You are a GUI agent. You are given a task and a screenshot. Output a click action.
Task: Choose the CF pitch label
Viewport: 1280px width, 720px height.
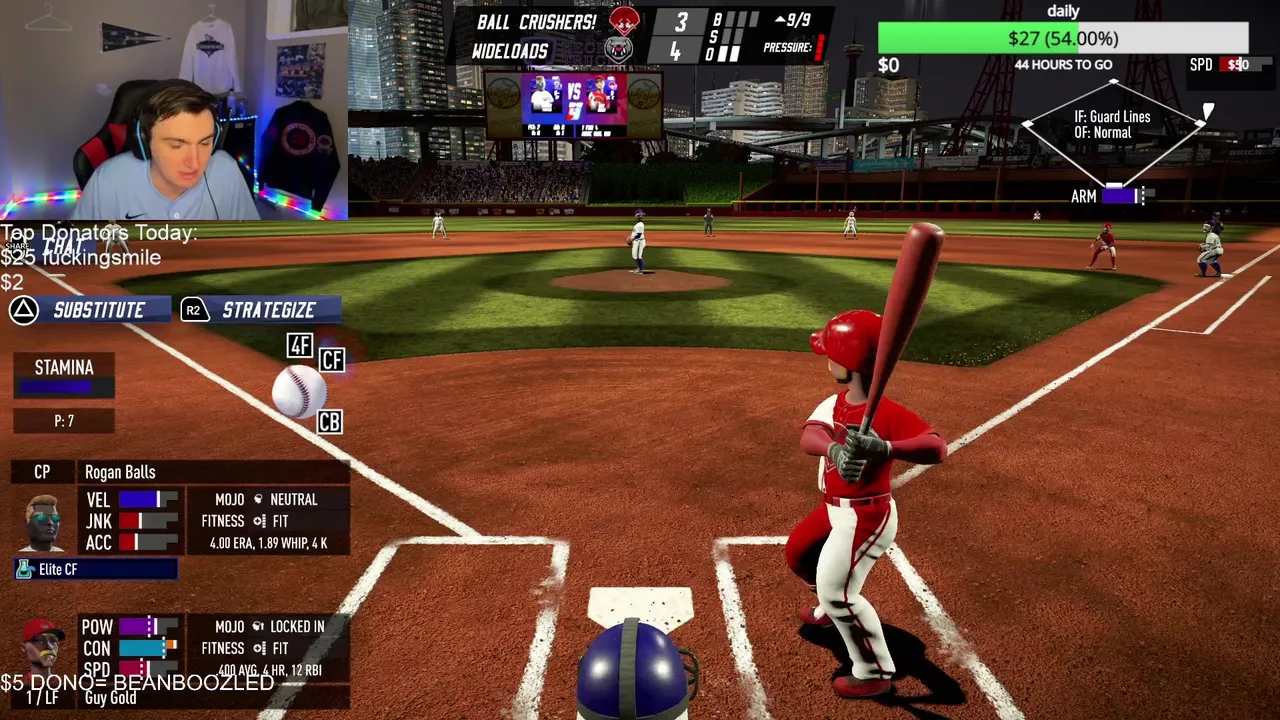point(332,360)
